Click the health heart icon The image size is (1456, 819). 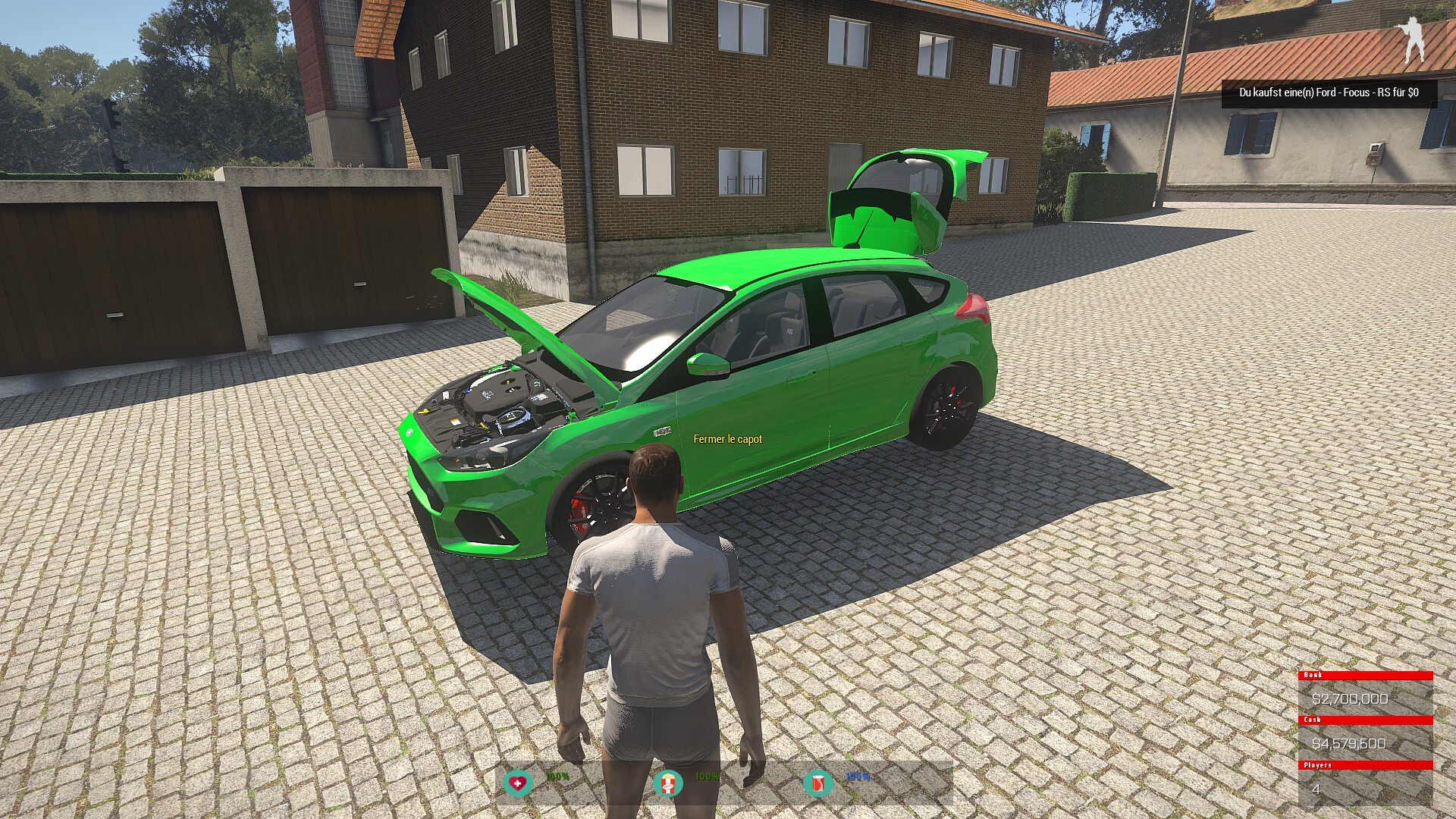click(518, 782)
